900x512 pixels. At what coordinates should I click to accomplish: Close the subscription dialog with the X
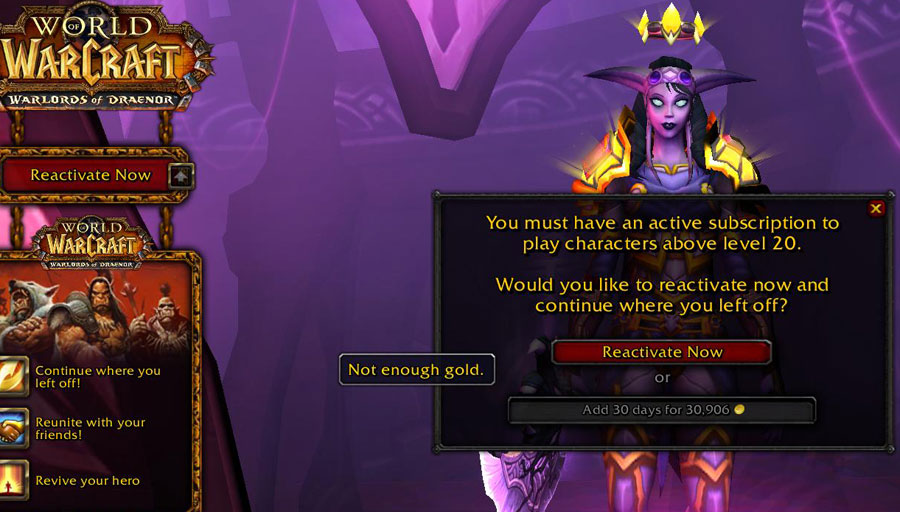[x=876, y=208]
